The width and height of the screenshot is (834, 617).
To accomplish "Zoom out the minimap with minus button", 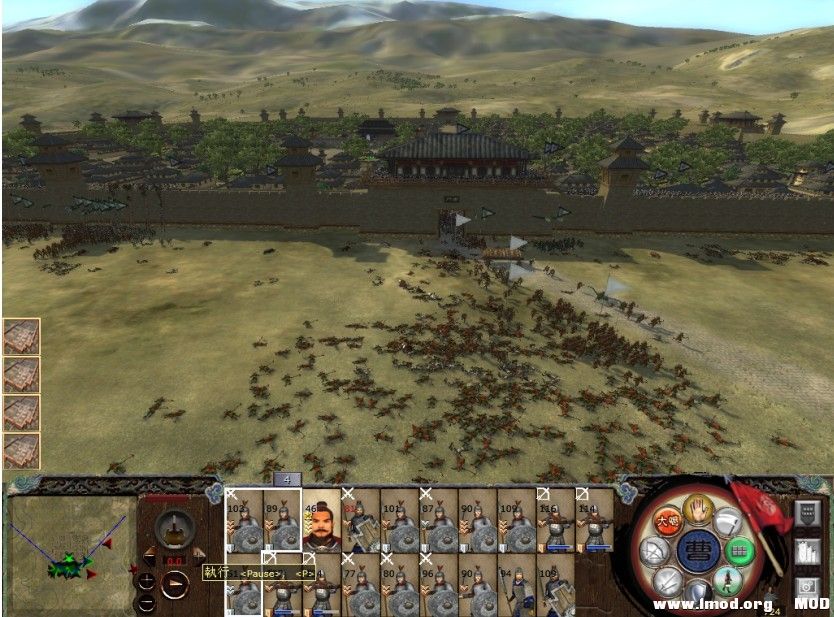I will click(x=147, y=604).
